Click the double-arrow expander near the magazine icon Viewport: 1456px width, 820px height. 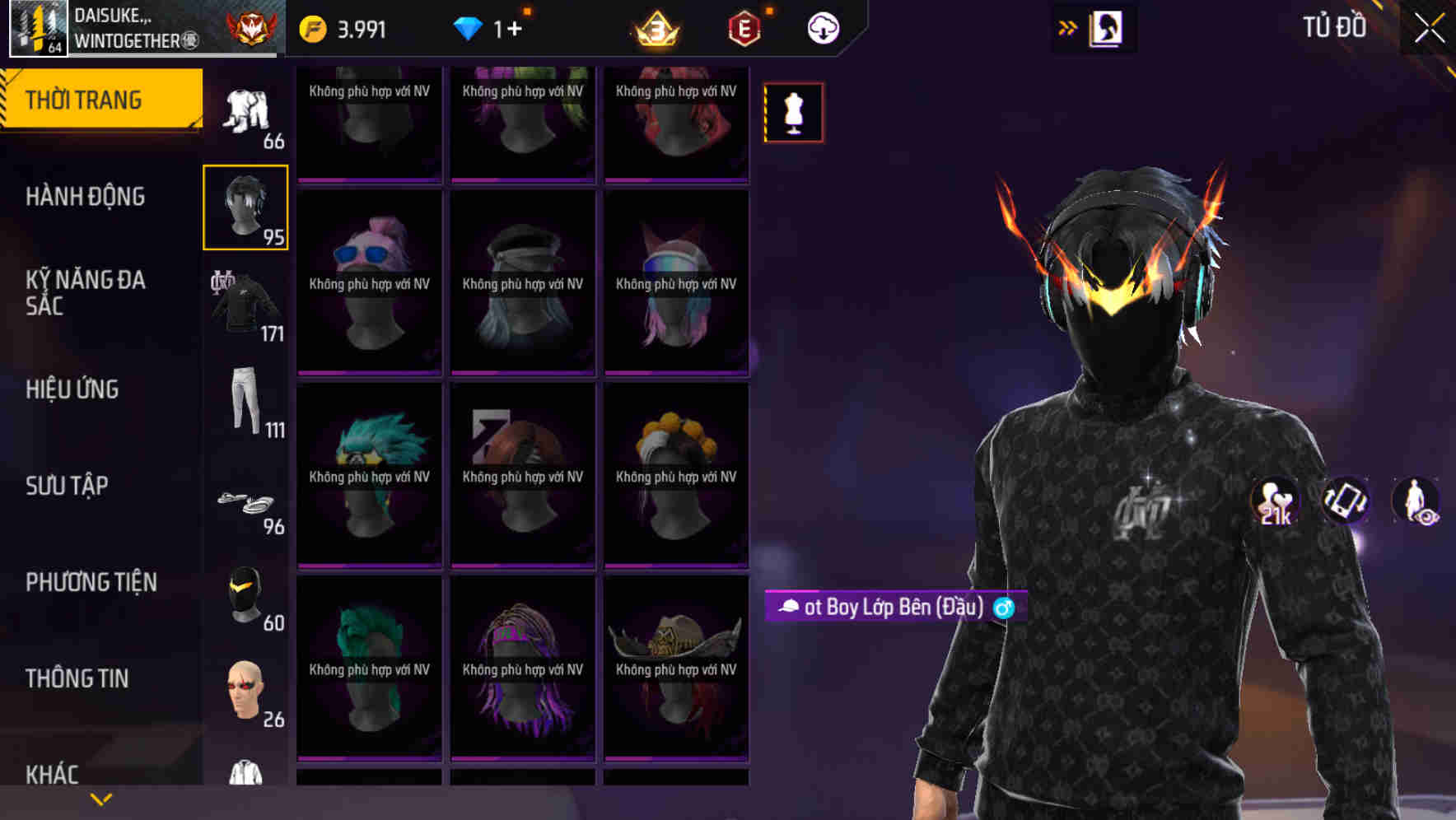tap(1067, 27)
